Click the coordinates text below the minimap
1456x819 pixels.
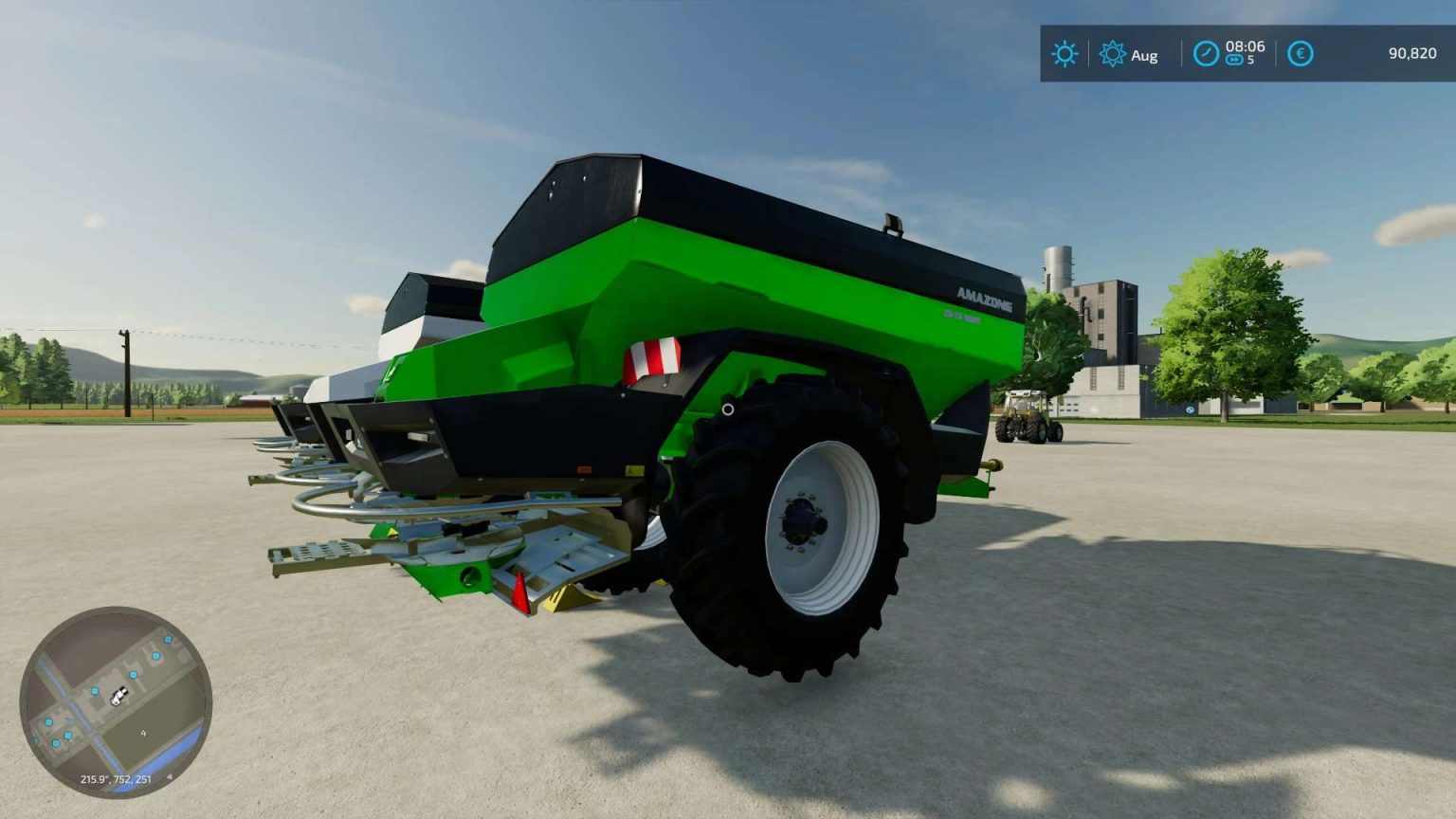(116, 779)
